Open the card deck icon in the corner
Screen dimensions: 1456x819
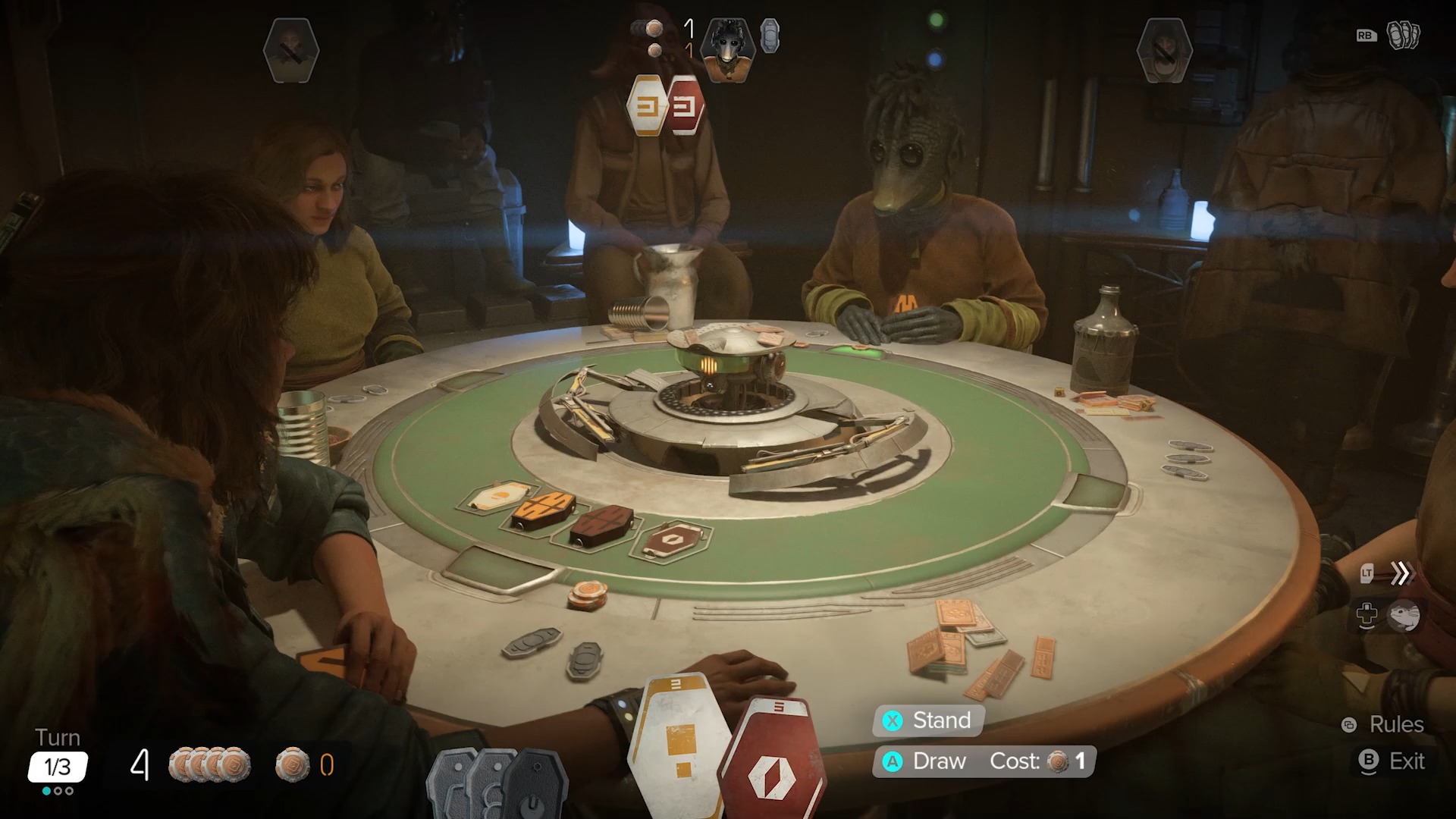(x=1403, y=35)
